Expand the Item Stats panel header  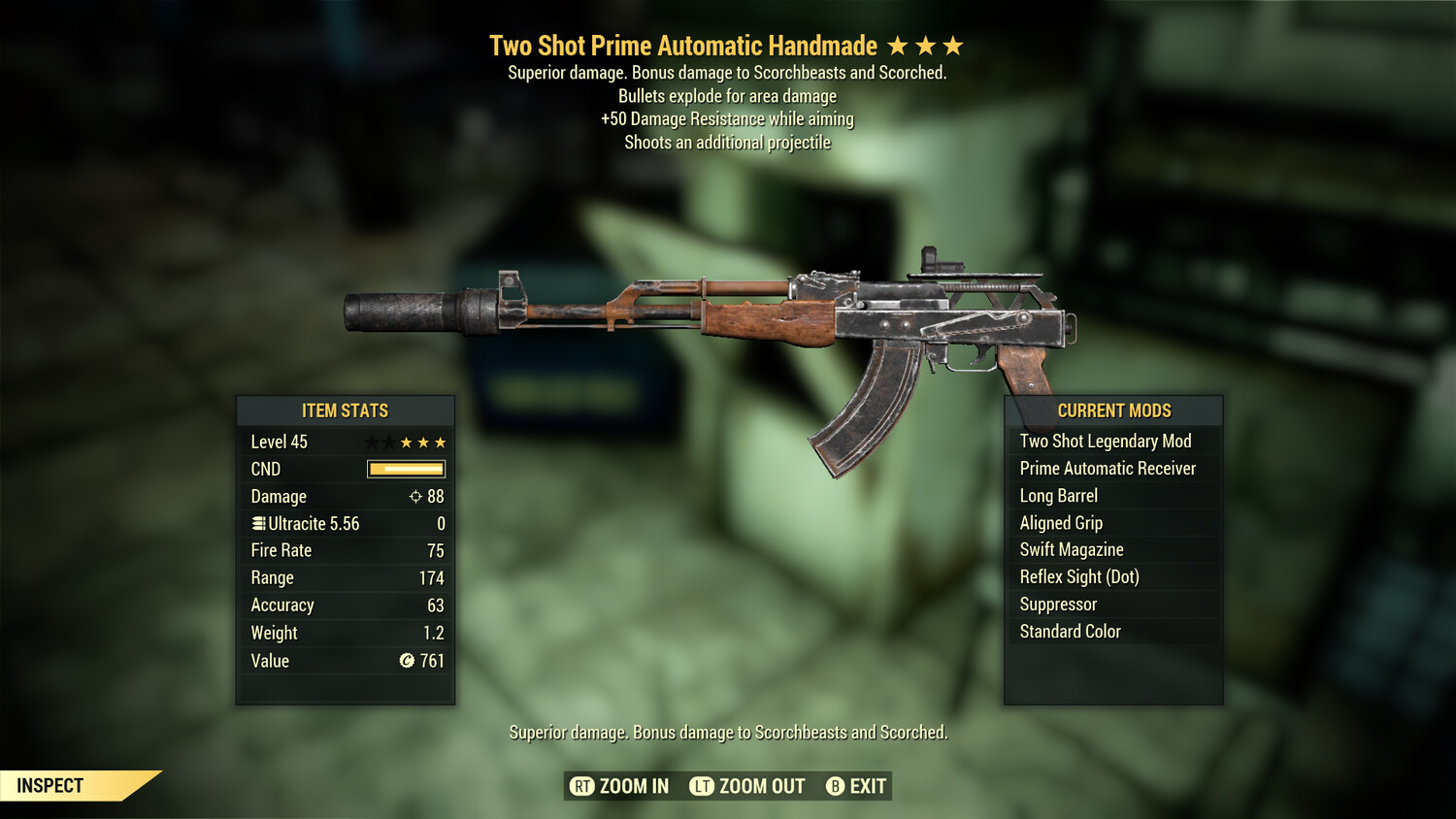pos(346,410)
